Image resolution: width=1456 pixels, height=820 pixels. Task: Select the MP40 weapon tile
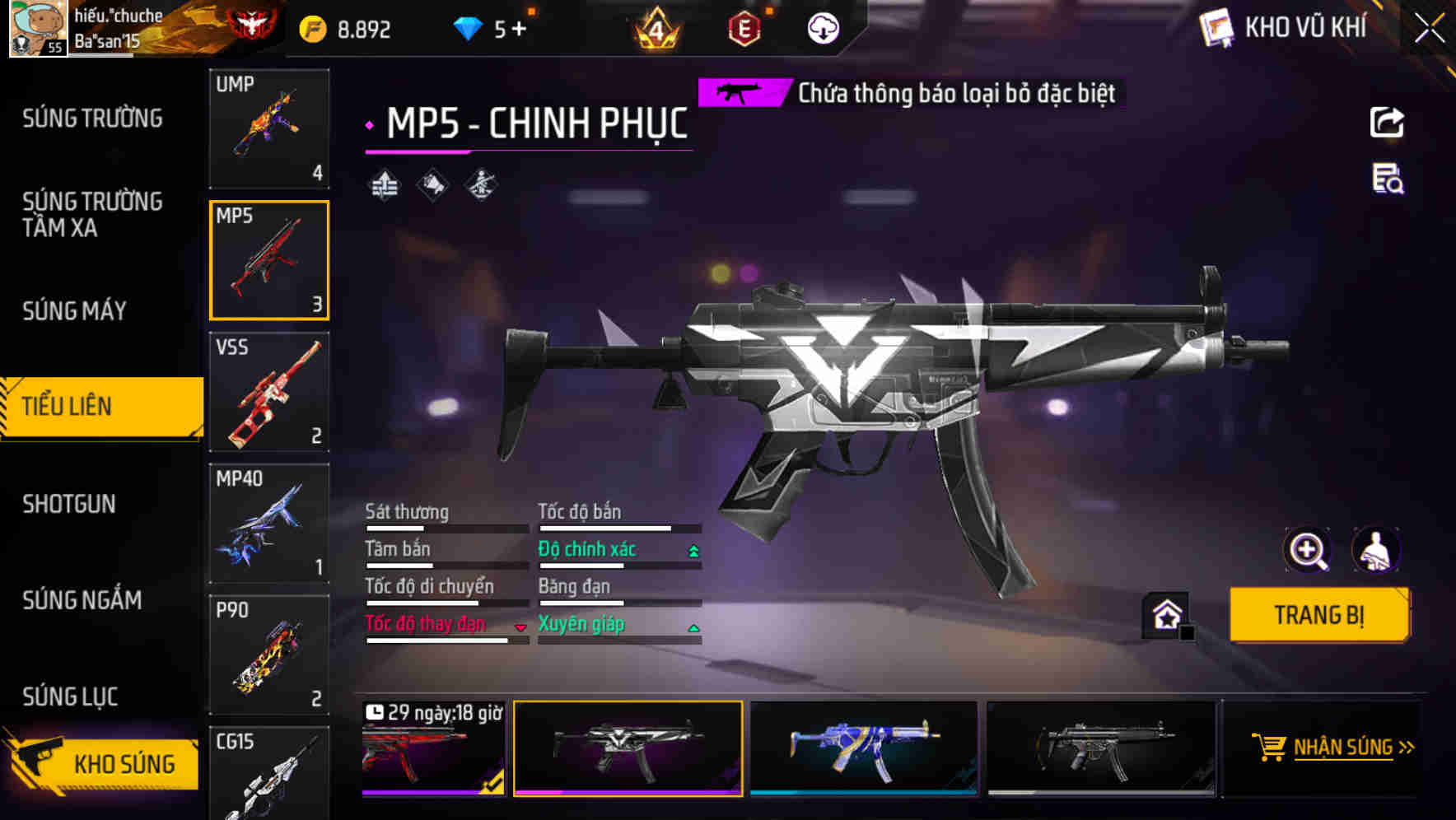point(269,524)
